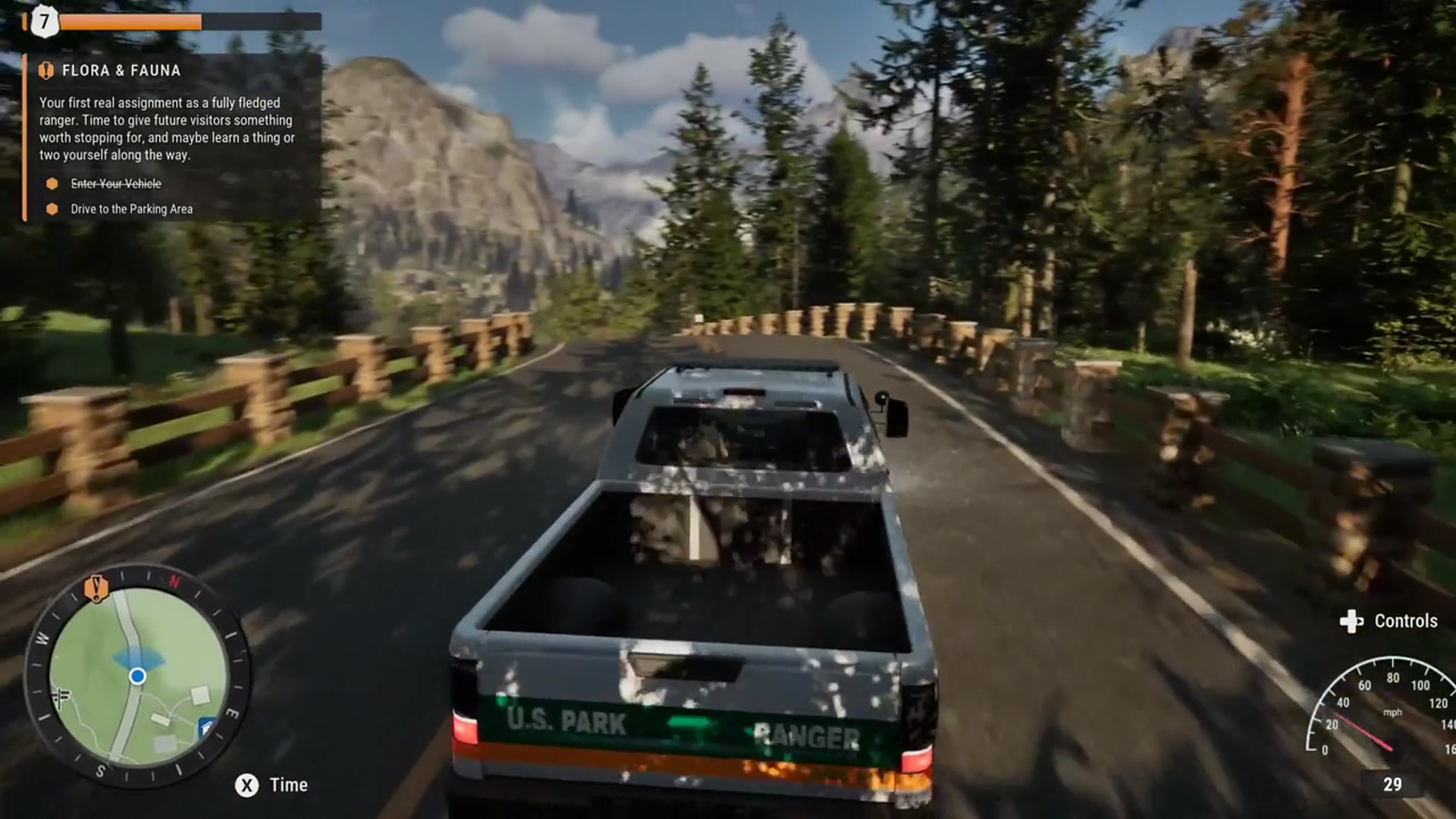Click the hexagon marker next to Enter Your Vehicle
This screenshot has width=1456, height=819.
[x=52, y=184]
